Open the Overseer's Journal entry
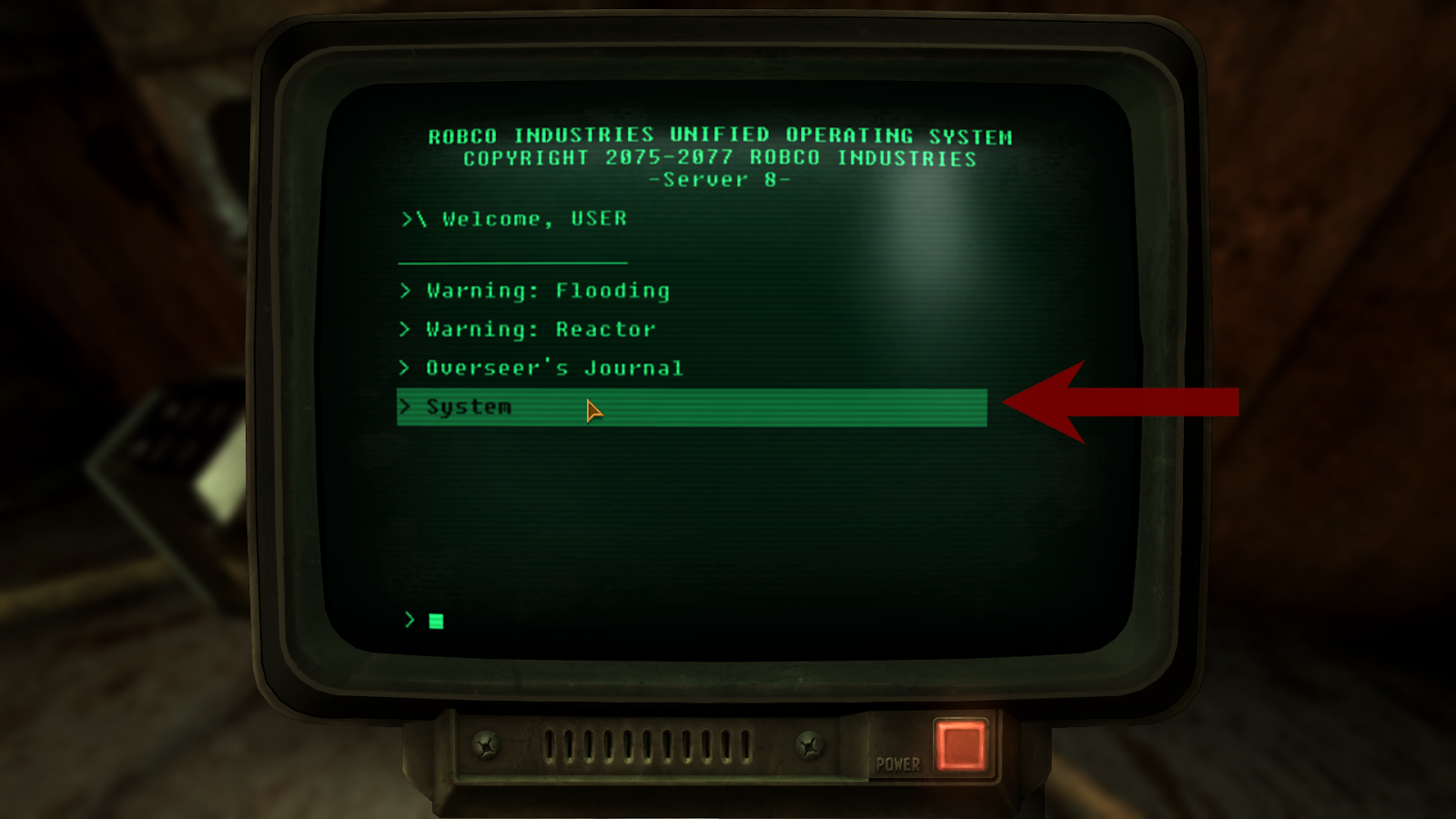This screenshot has width=1456, height=819. 553,368
